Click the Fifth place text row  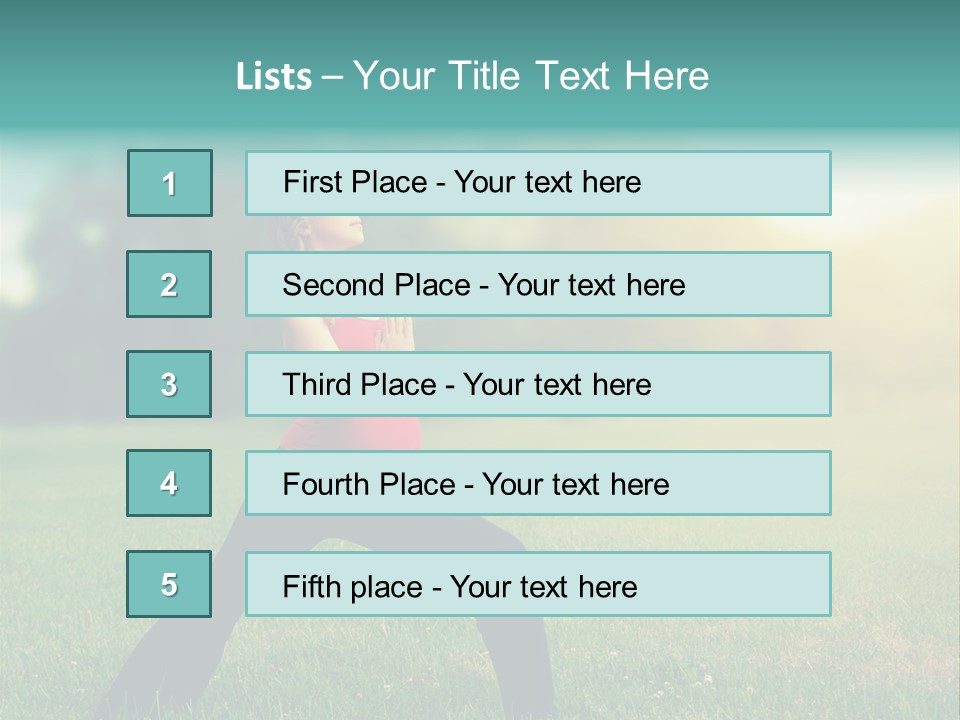click(x=538, y=584)
